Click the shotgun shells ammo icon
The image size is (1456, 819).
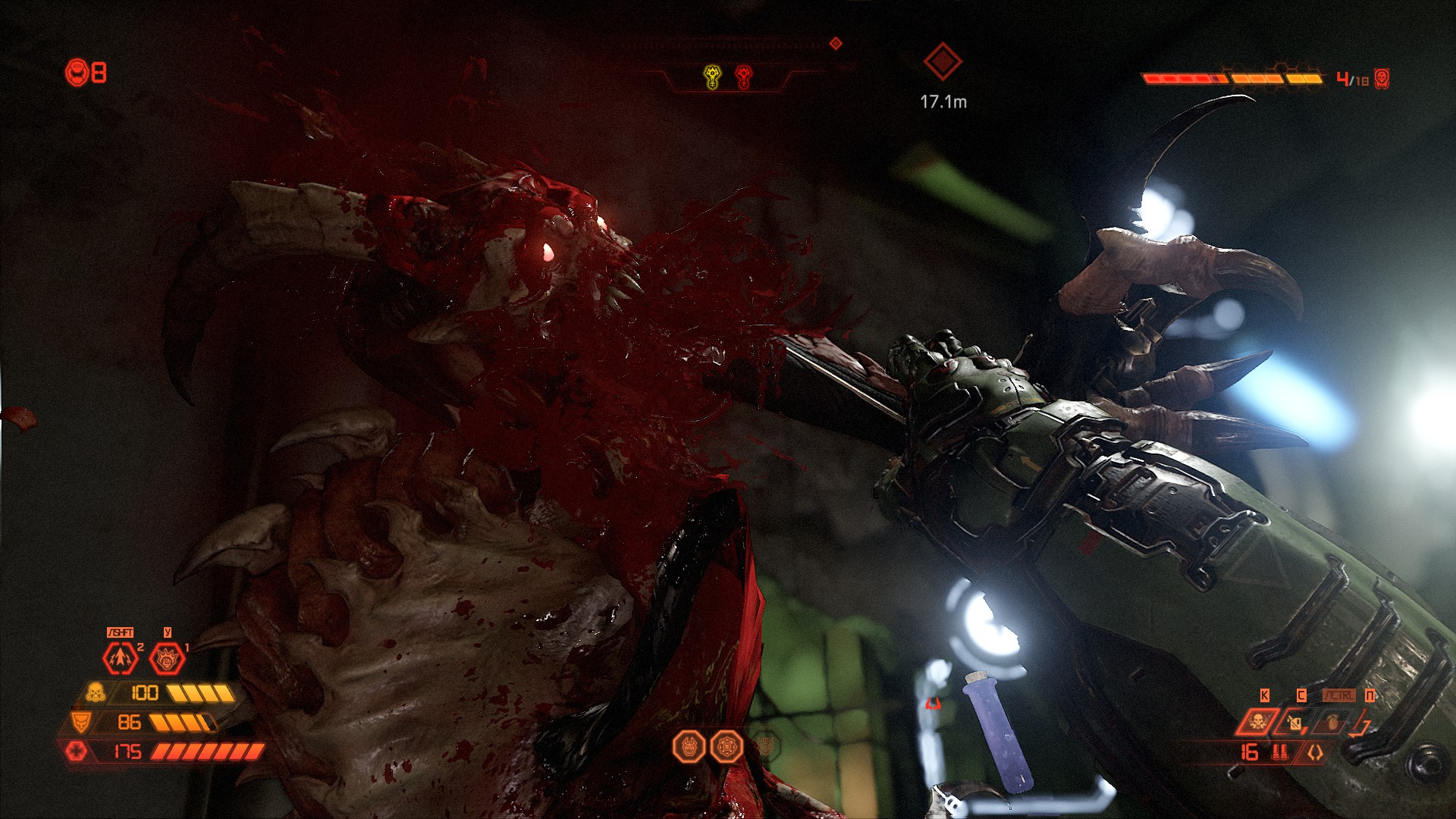click(1280, 752)
